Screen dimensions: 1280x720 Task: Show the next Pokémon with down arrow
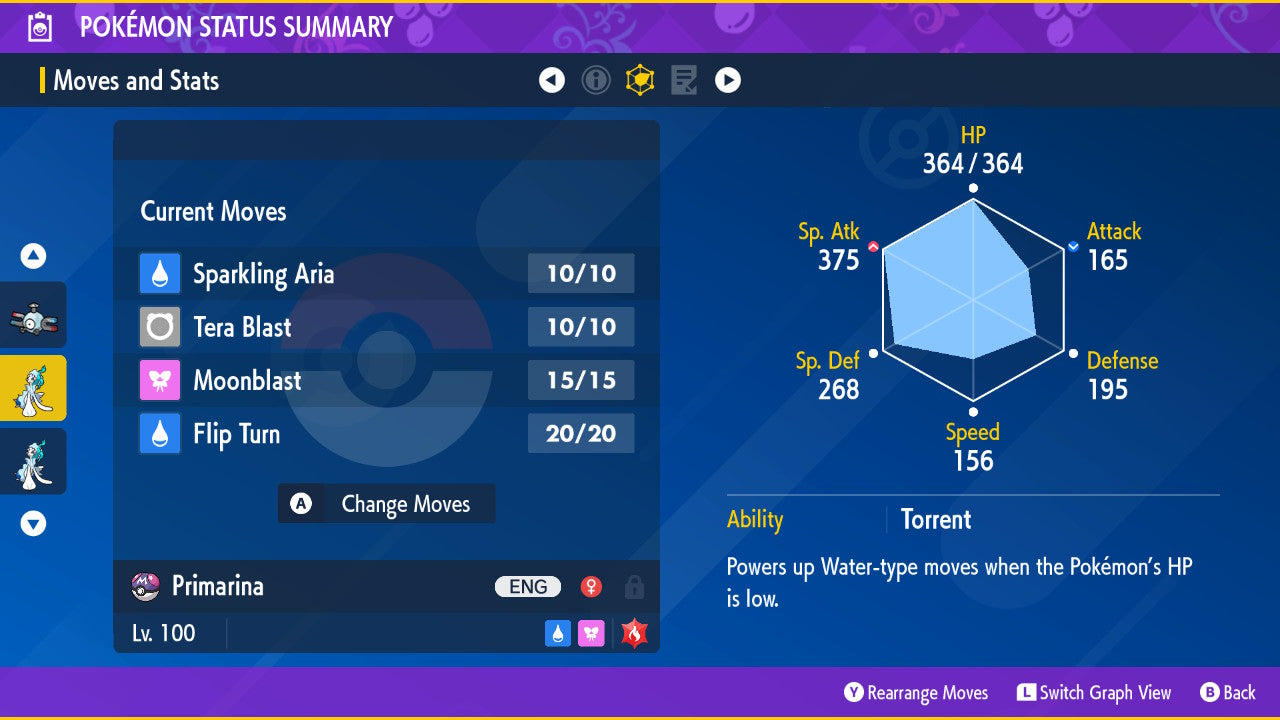pyautogui.click(x=33, y=523)
